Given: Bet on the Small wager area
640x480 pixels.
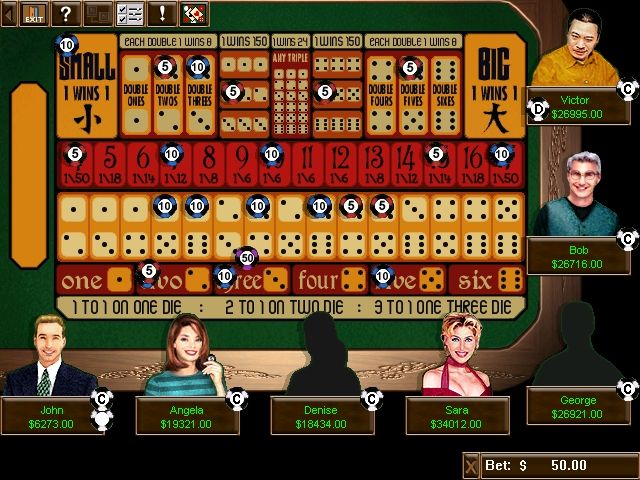Looking at the screenshot, I should click(x=86, y=86).
